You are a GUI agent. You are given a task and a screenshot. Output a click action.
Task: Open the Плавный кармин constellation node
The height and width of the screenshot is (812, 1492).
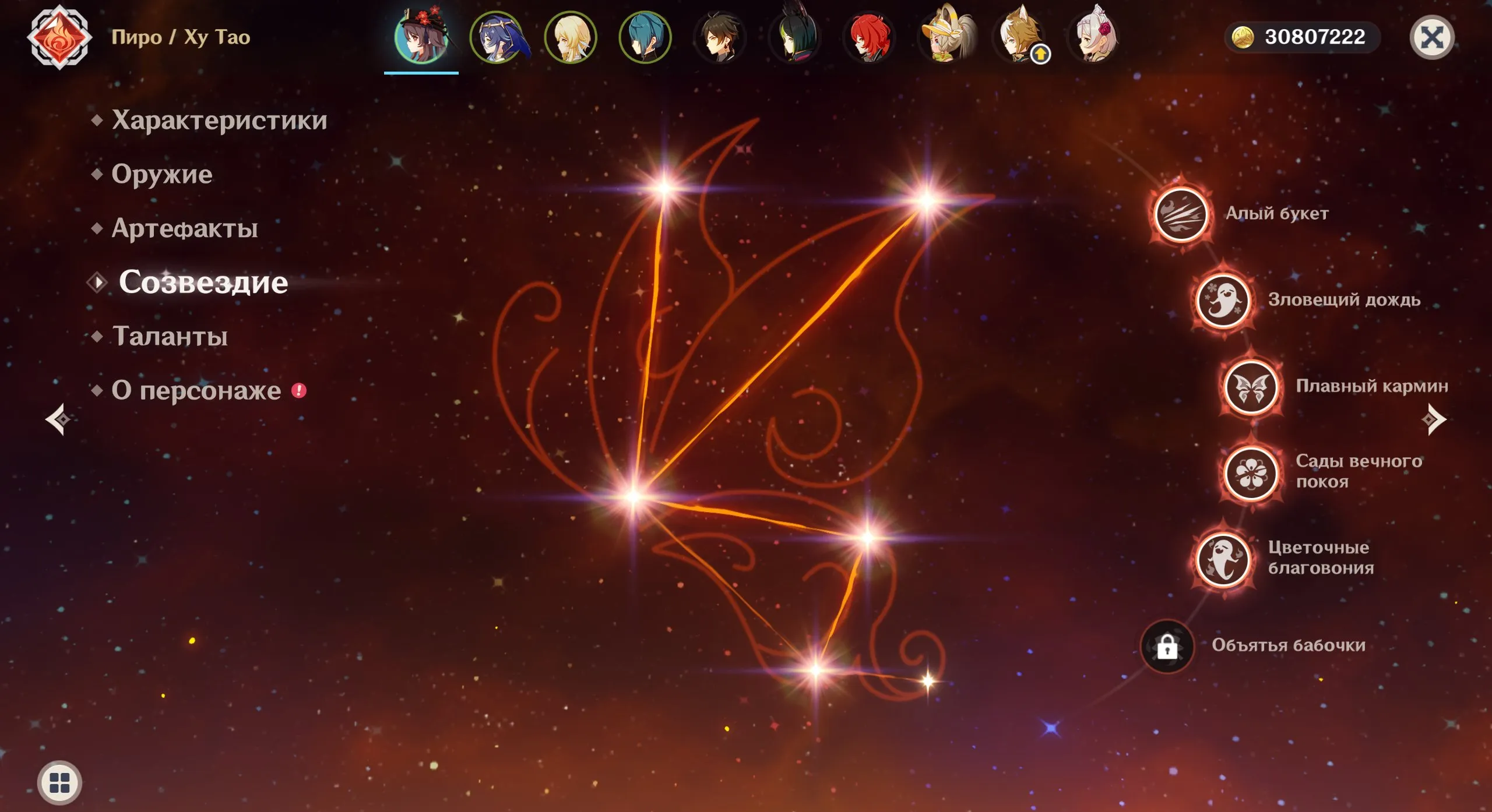tap(1251, 387)
